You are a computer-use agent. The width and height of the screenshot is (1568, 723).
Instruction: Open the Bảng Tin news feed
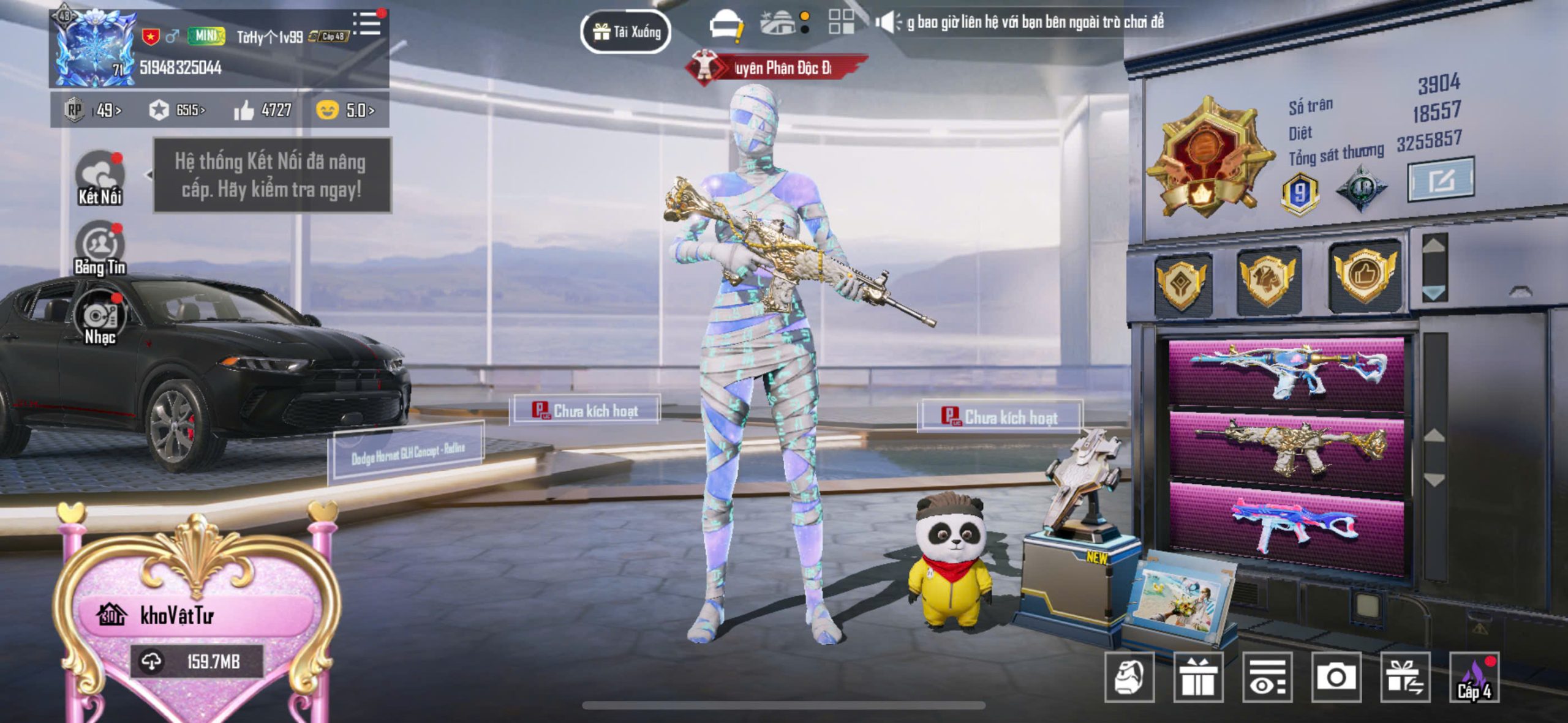99,248
